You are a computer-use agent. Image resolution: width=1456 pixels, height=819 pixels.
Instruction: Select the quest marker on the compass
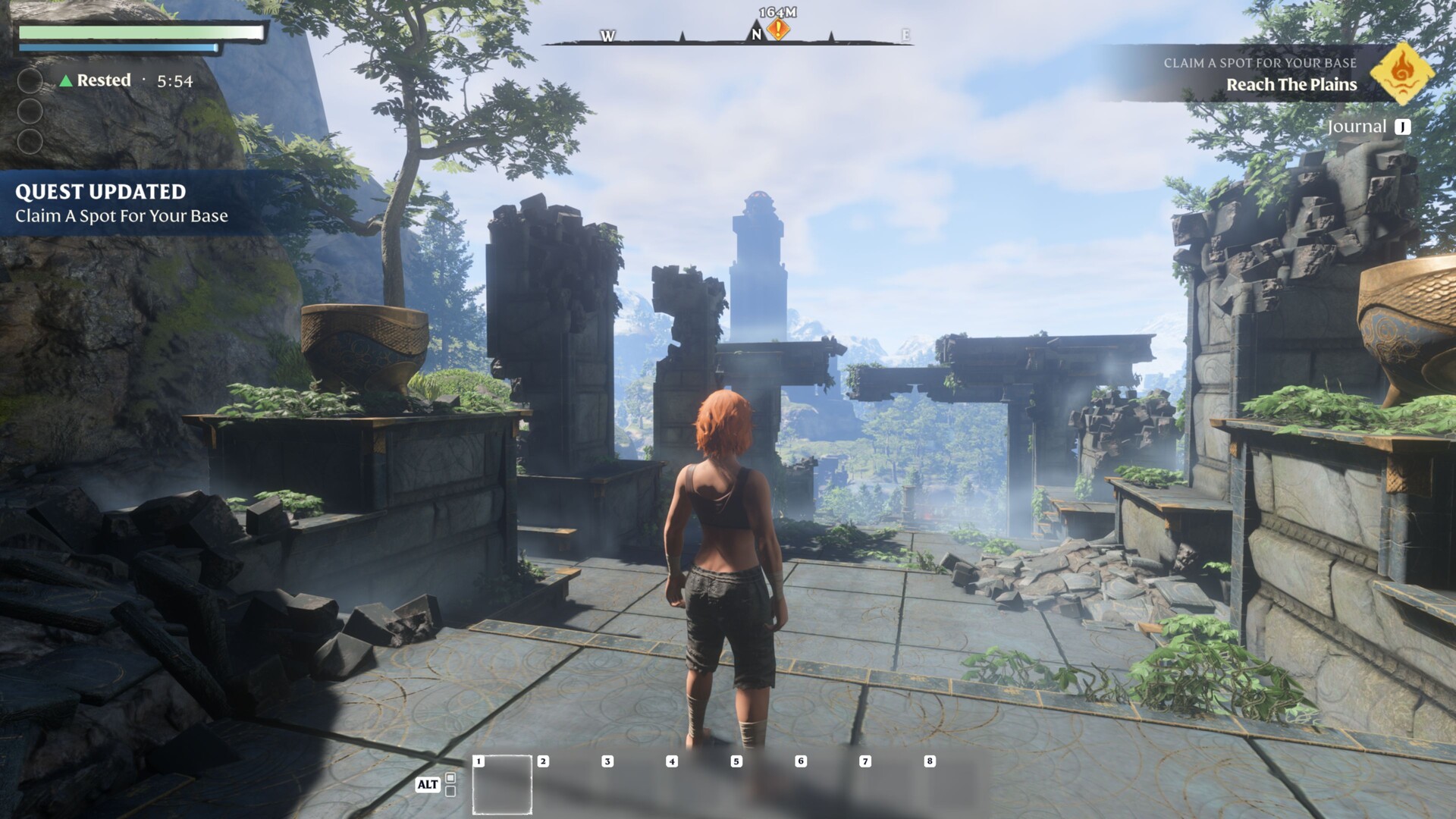(778, 30)
